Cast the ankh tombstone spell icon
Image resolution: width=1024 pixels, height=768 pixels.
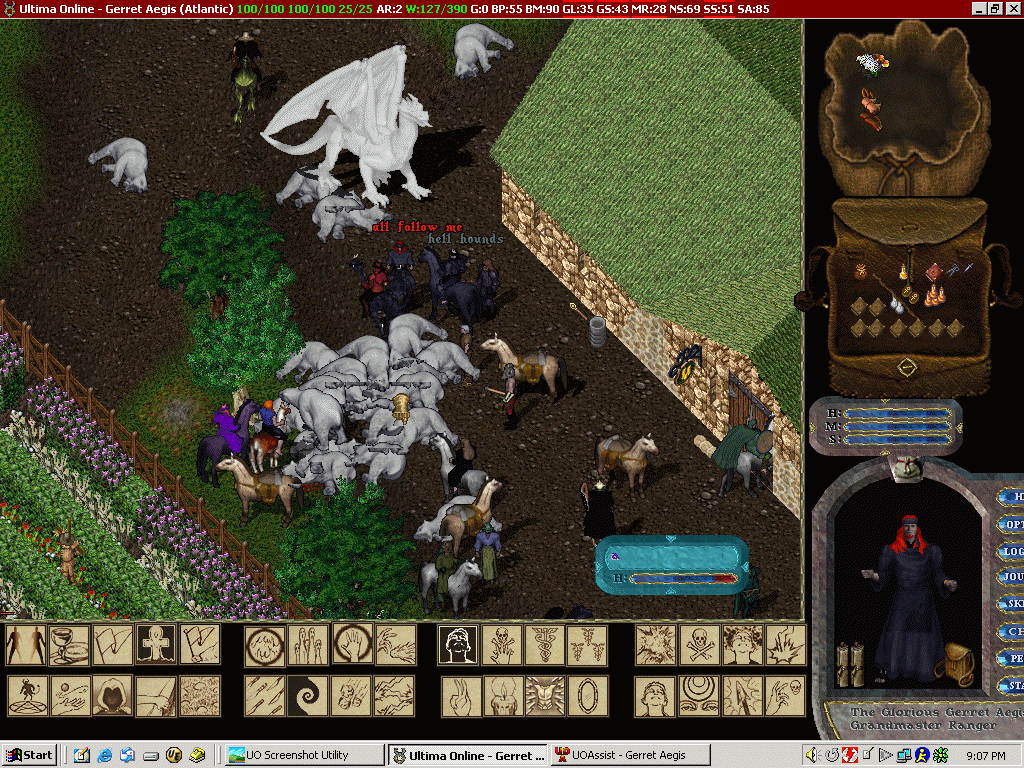(156, 645)
